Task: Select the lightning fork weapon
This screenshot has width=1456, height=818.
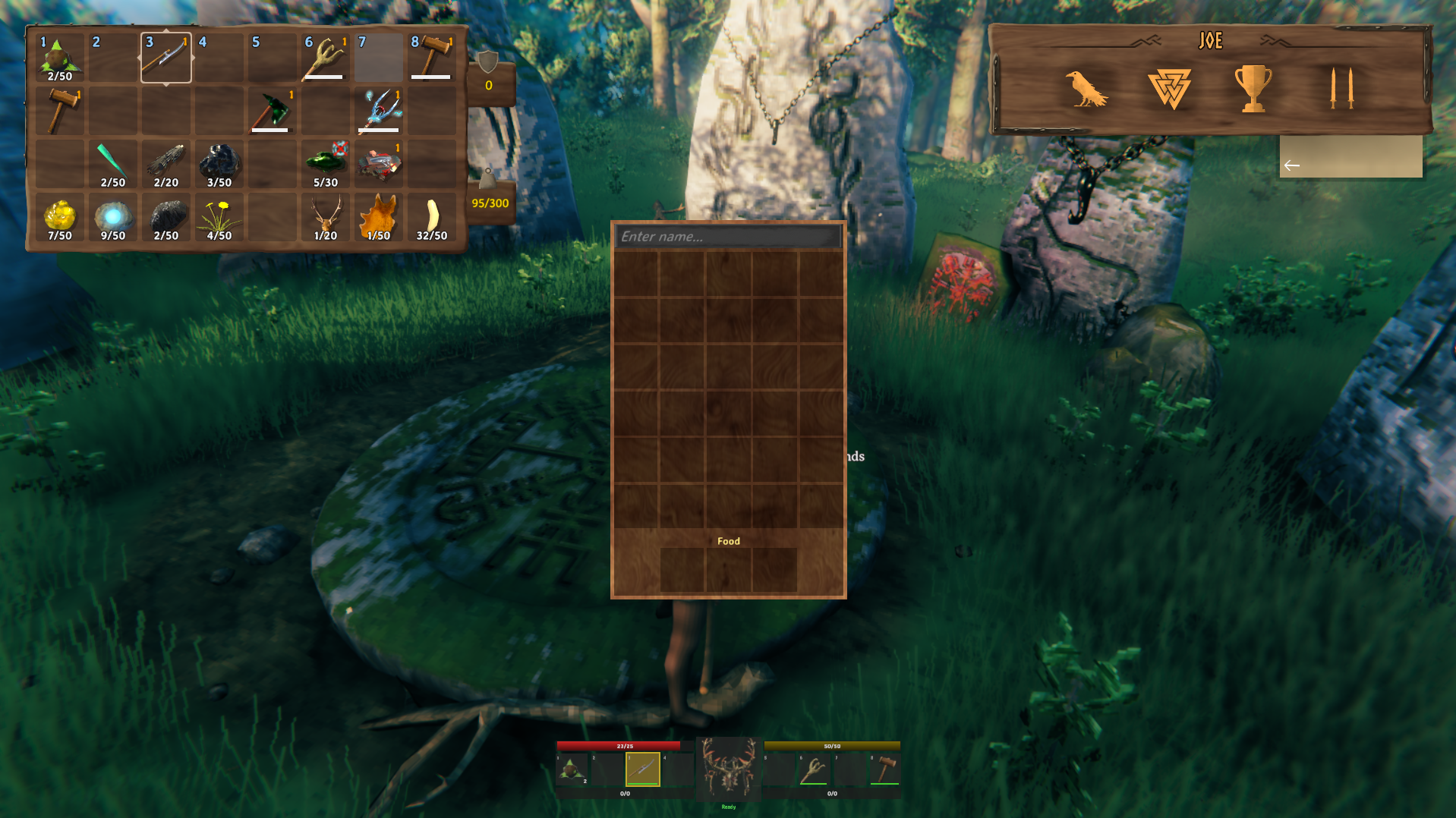Action: tap(378, 110)
